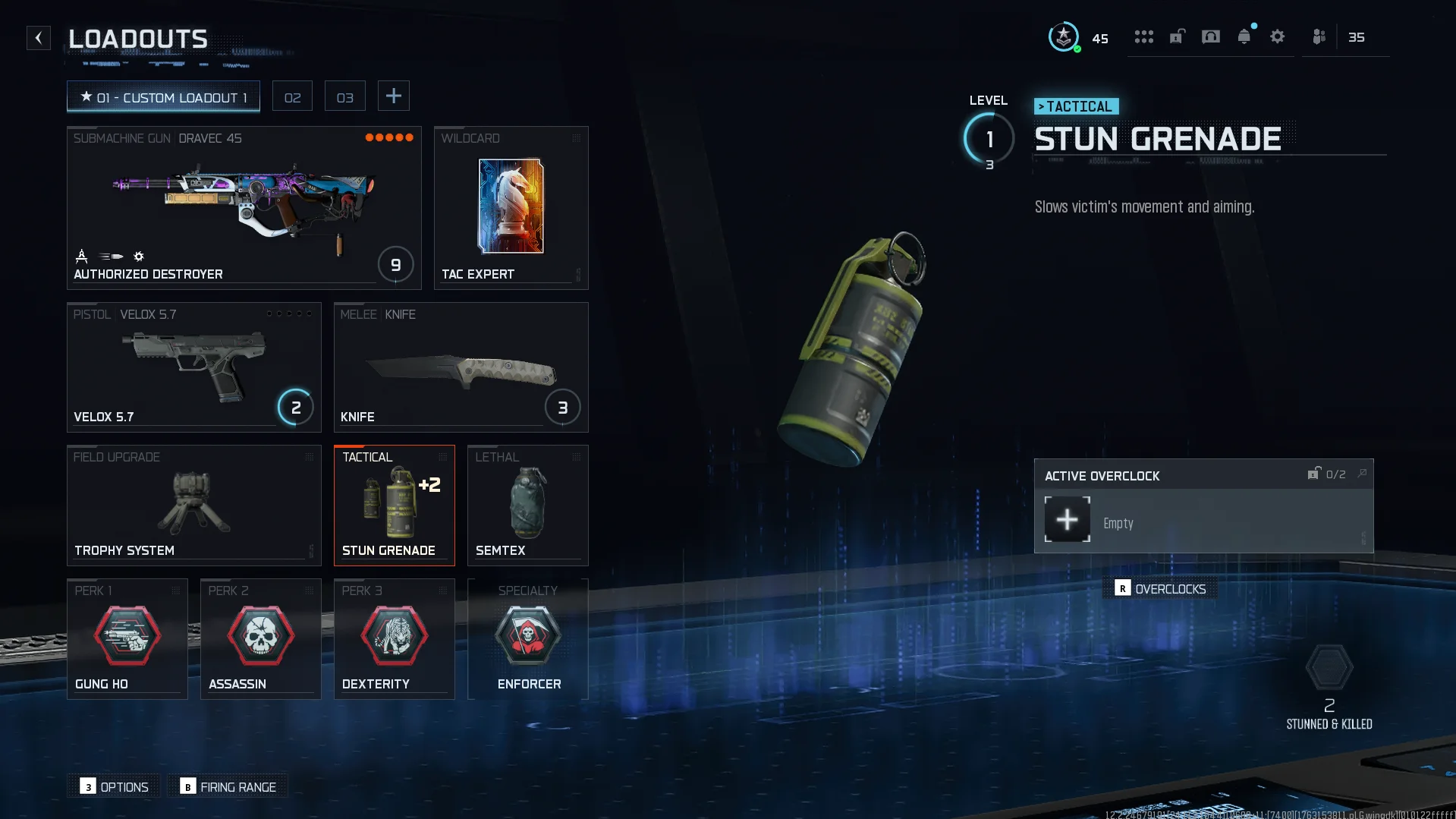Viewport: 1456px width, 819px height.
Task: Choose the Dexterity perk 3 slot
Action: [394, 638]
